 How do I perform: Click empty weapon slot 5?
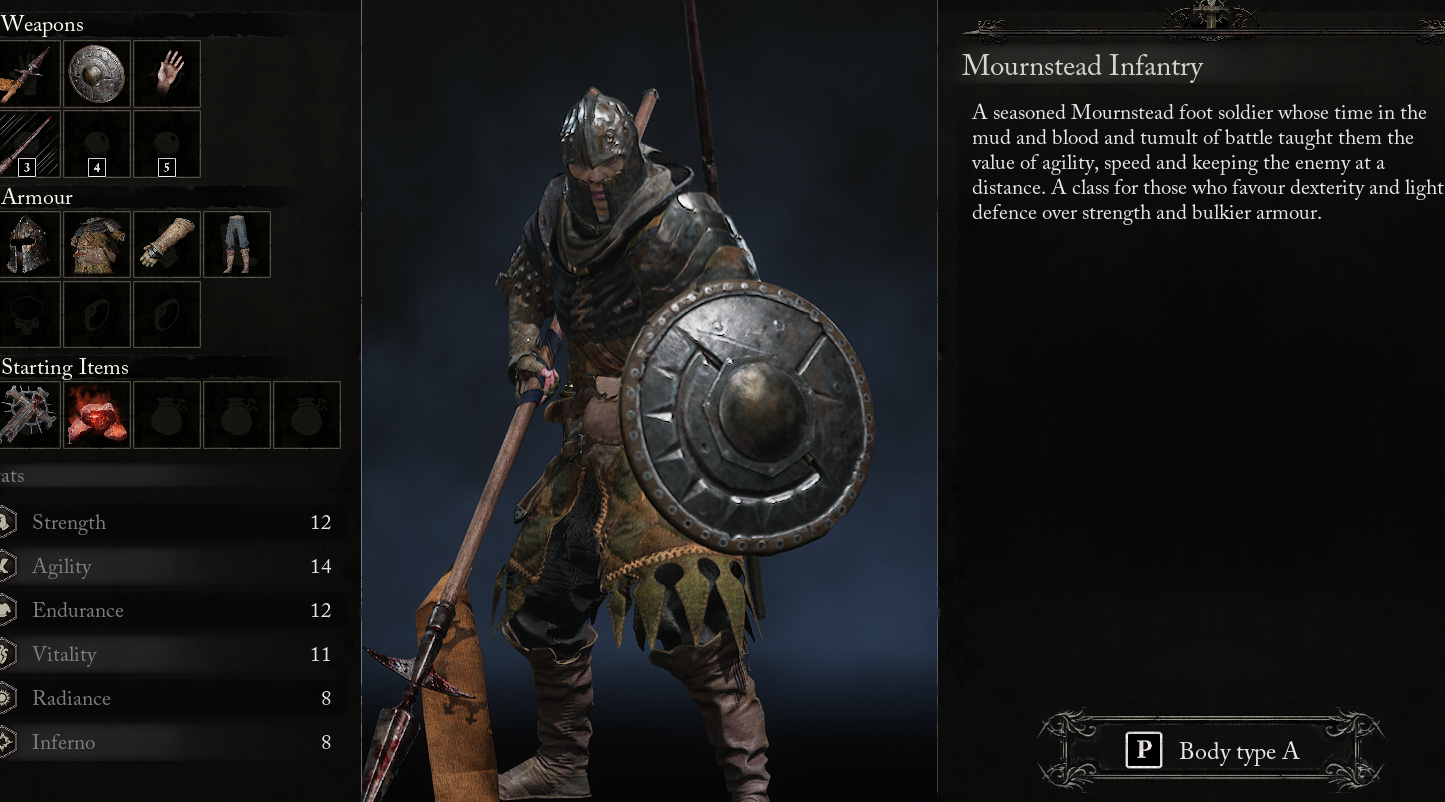[x=166, y=143]
